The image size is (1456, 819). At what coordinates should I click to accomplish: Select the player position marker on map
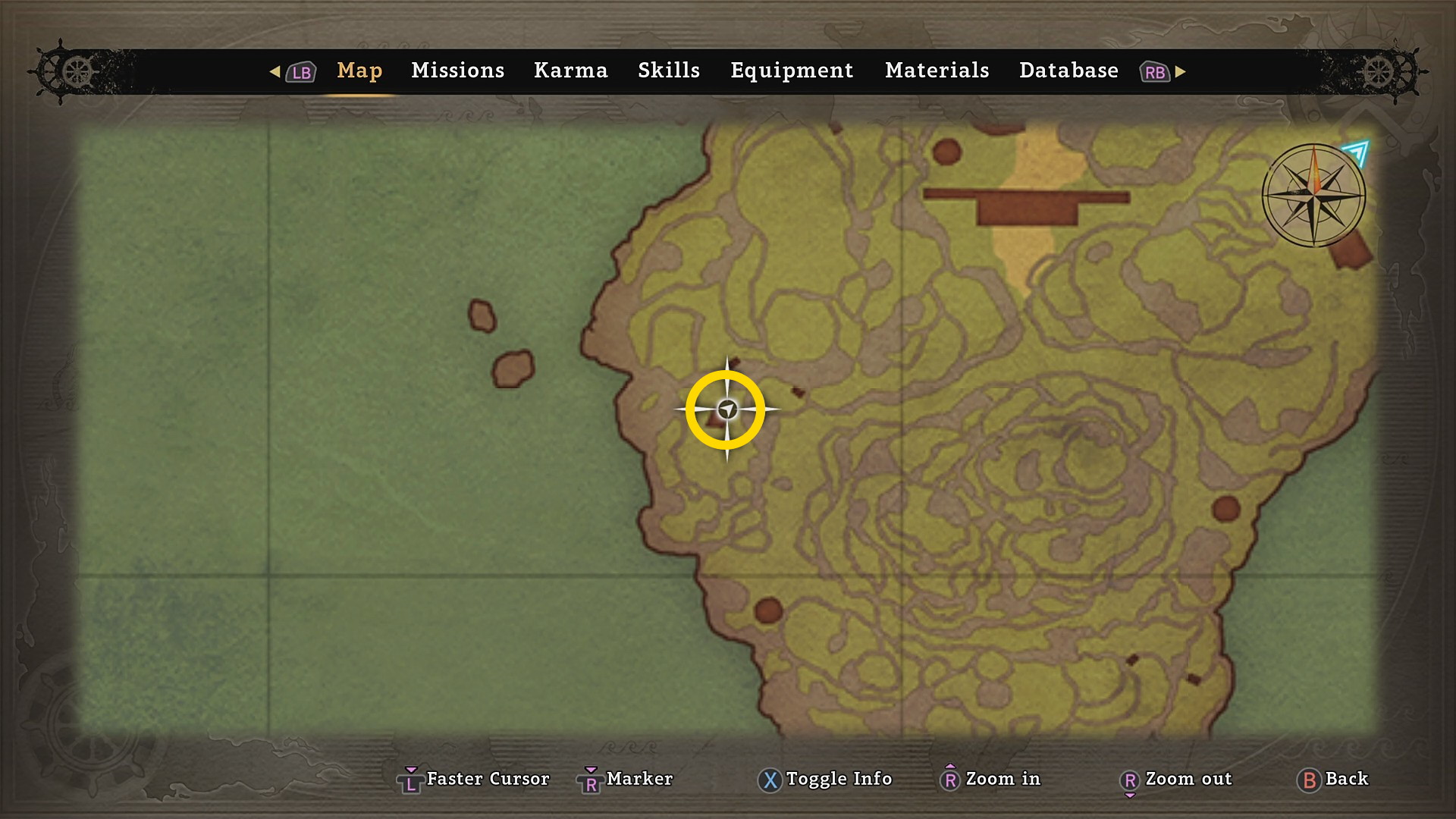[x=727, y=409]
